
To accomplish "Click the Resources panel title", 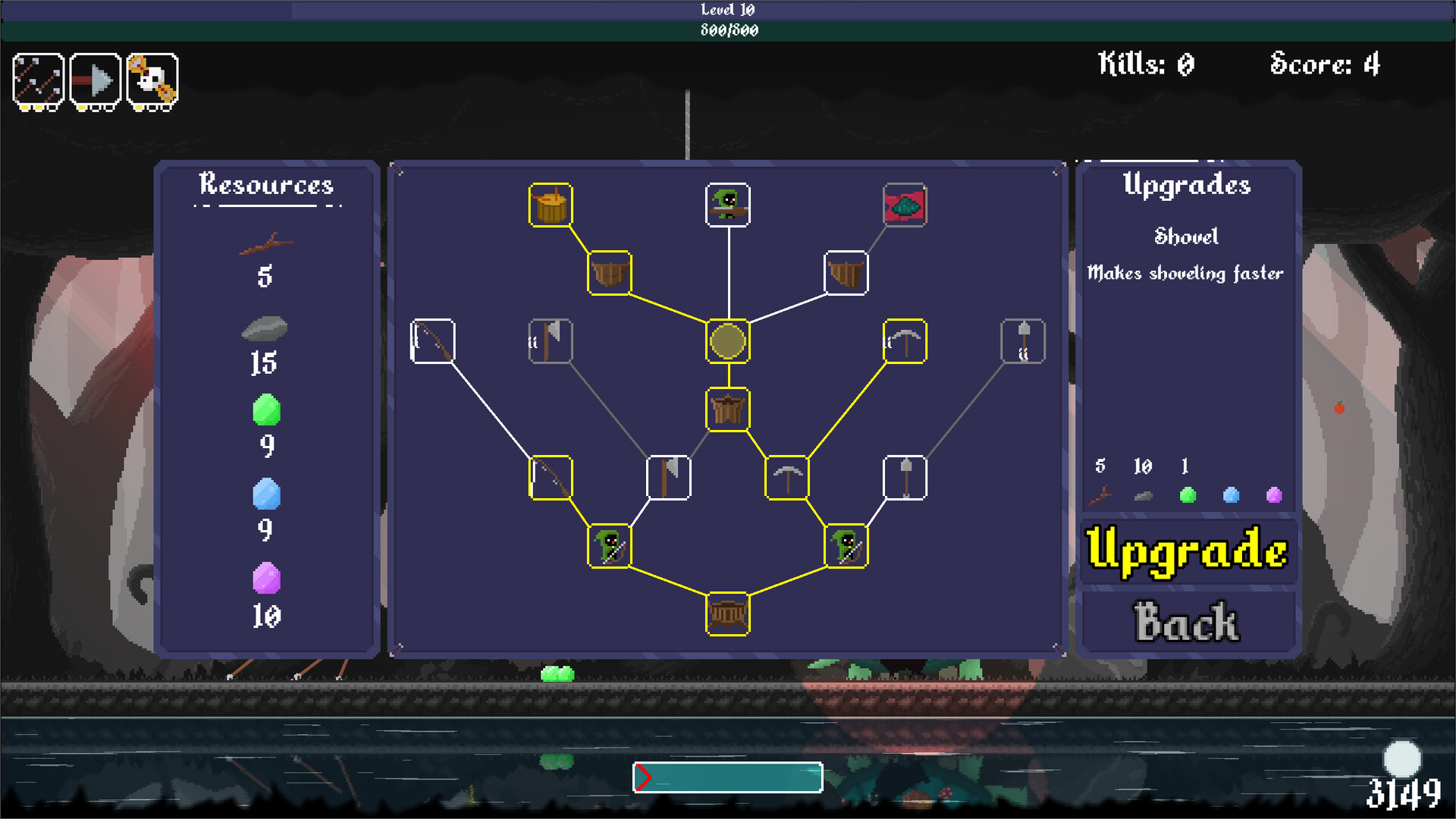I will click(x=266, y=184).
